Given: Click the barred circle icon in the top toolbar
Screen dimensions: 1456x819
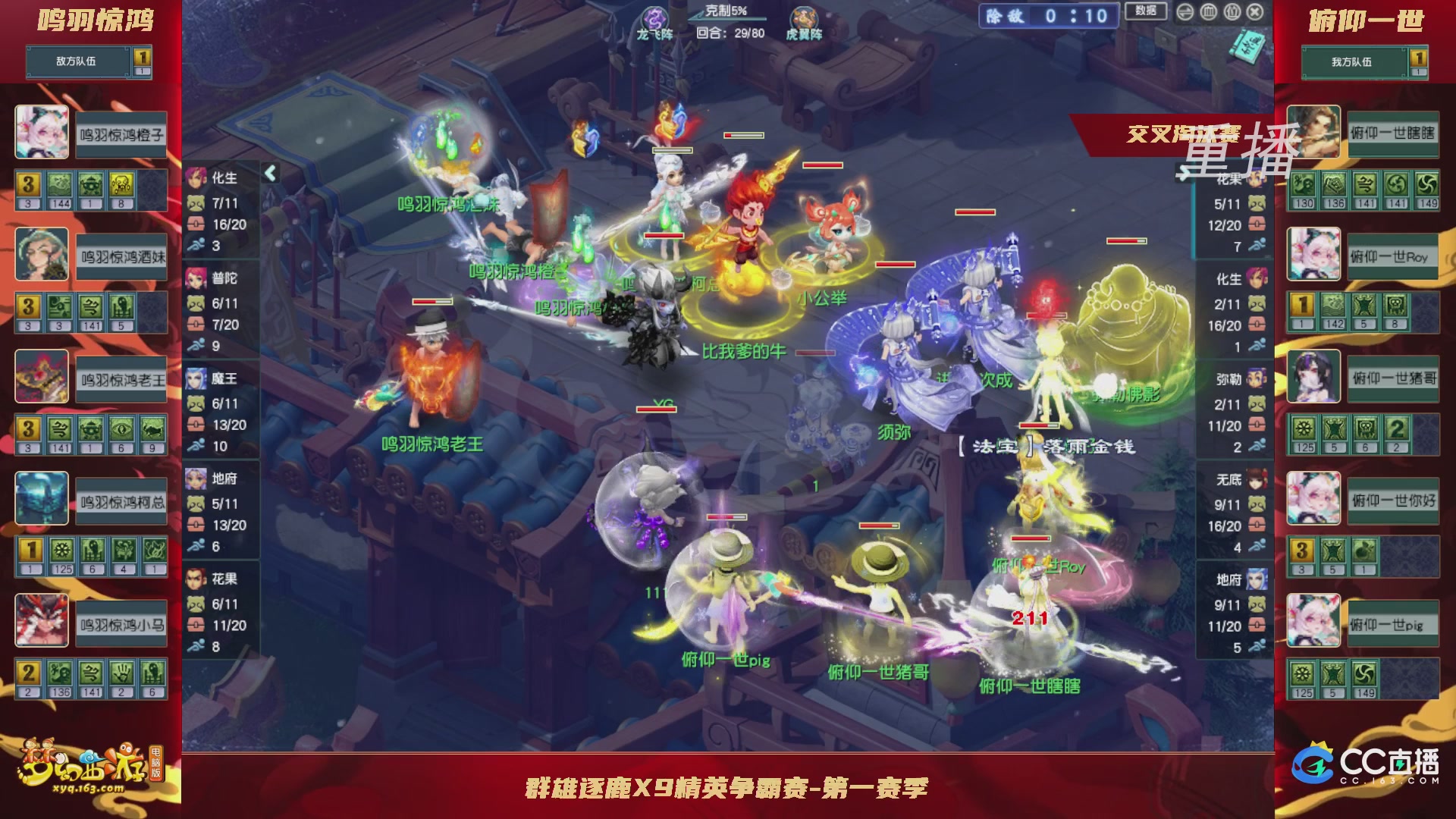Looking at the screenshot, I should (1209, 11).
